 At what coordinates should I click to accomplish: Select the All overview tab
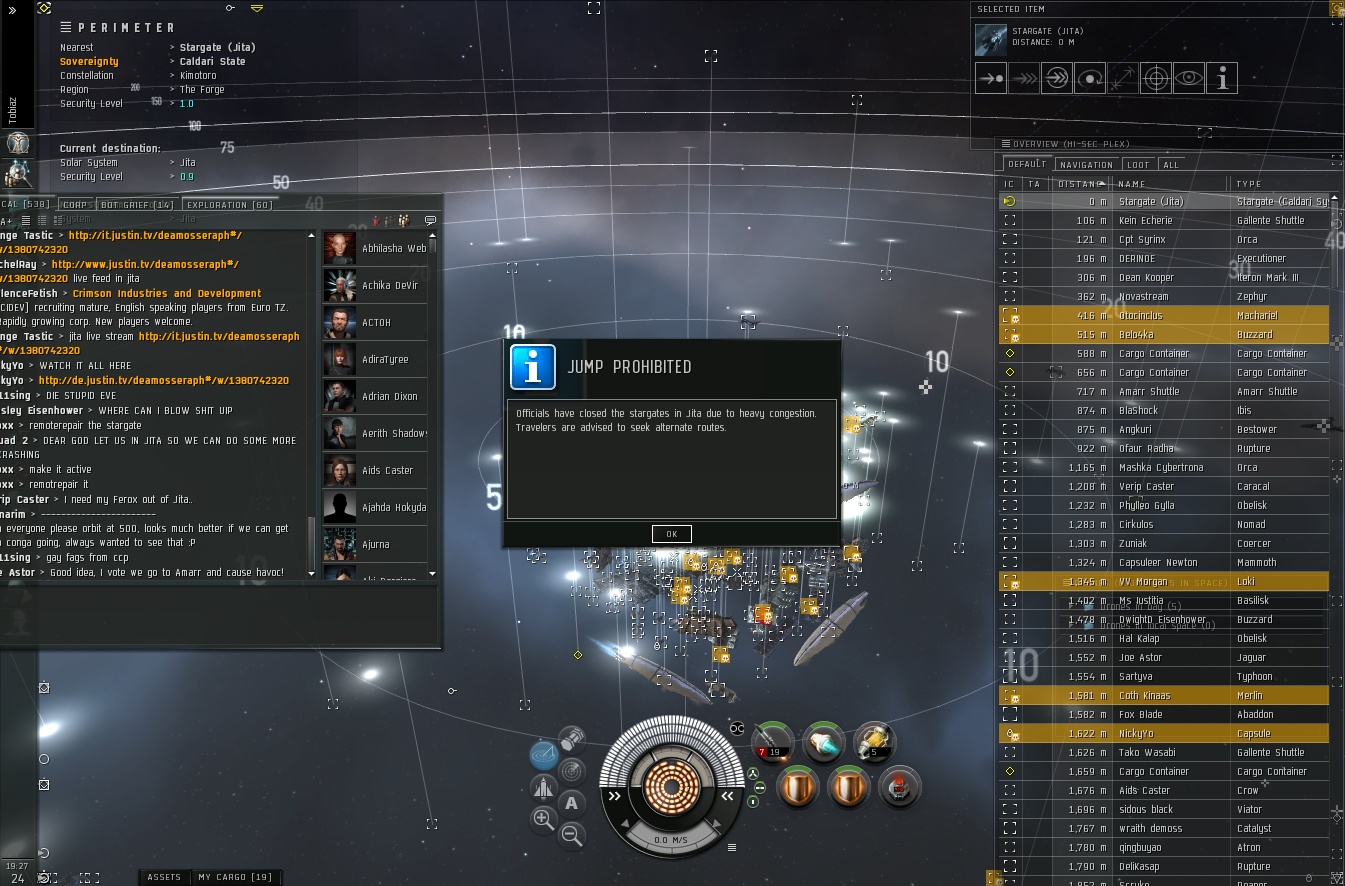pyautogui.click(x=1170, y=164)
